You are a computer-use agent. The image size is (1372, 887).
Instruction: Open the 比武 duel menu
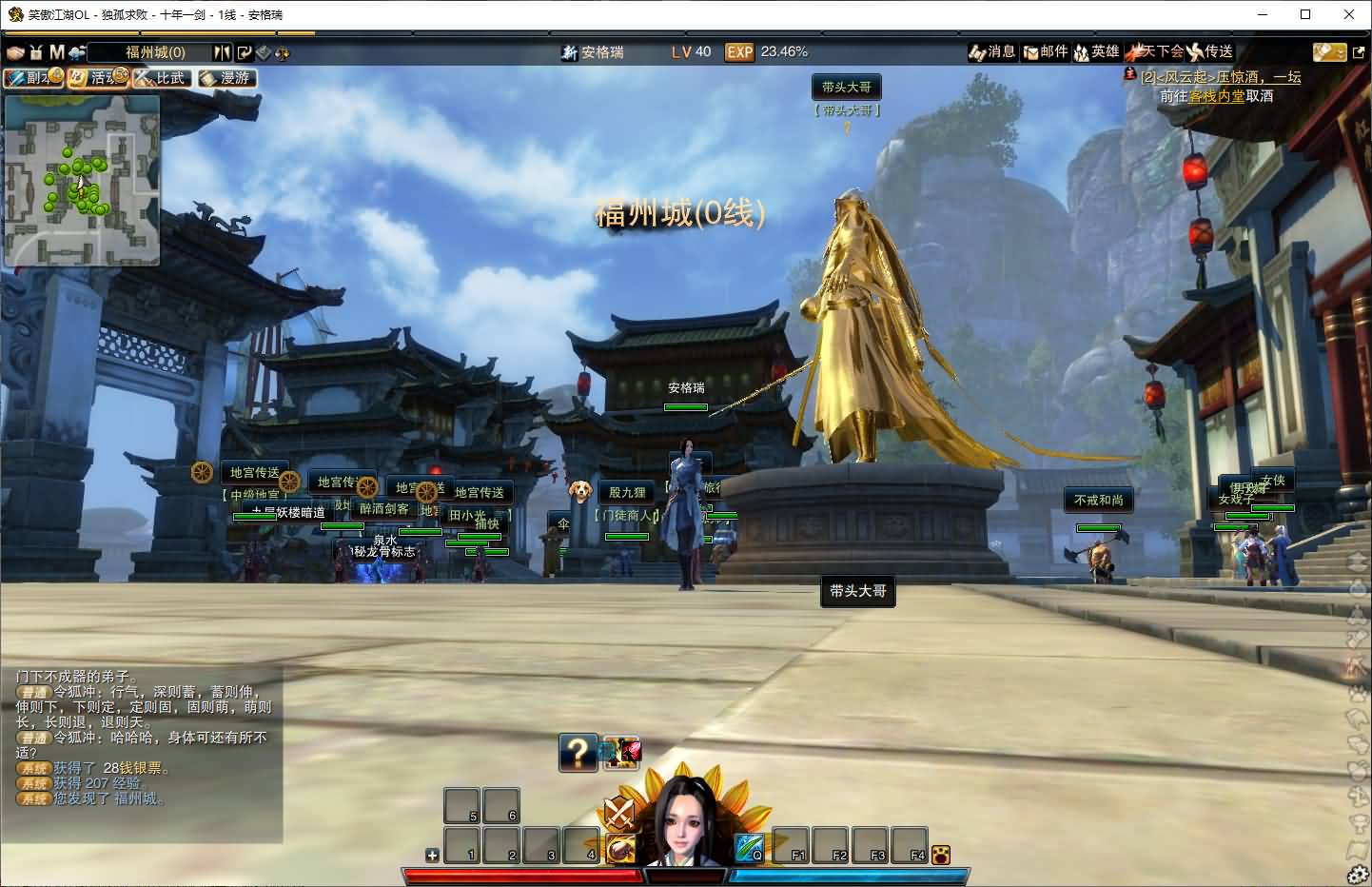[x=162, y=78]
